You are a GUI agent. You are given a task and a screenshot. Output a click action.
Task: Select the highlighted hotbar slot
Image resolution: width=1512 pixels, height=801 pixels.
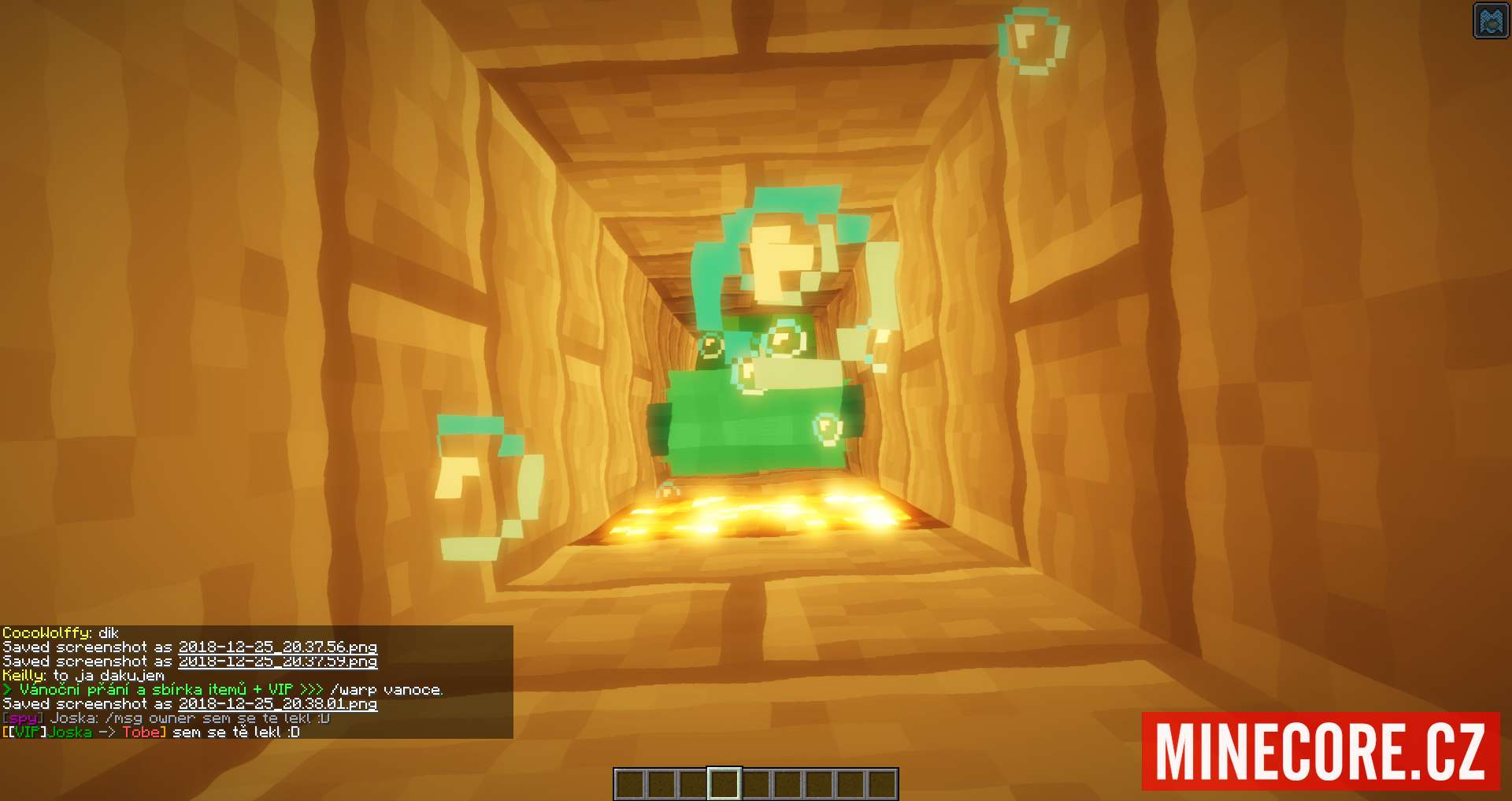[x=724, y=784]
